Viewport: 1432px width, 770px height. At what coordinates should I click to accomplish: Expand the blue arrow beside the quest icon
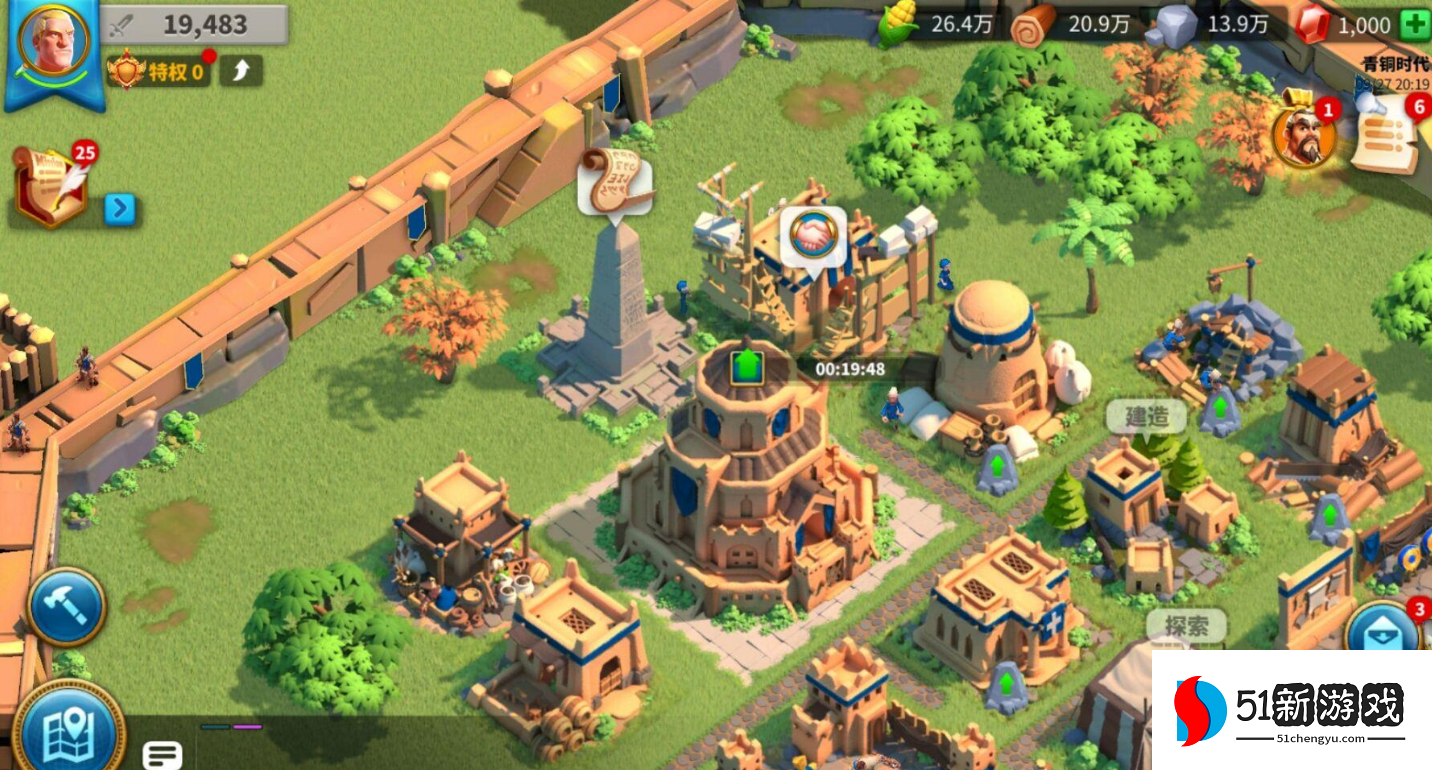click(x=119, y=208)
